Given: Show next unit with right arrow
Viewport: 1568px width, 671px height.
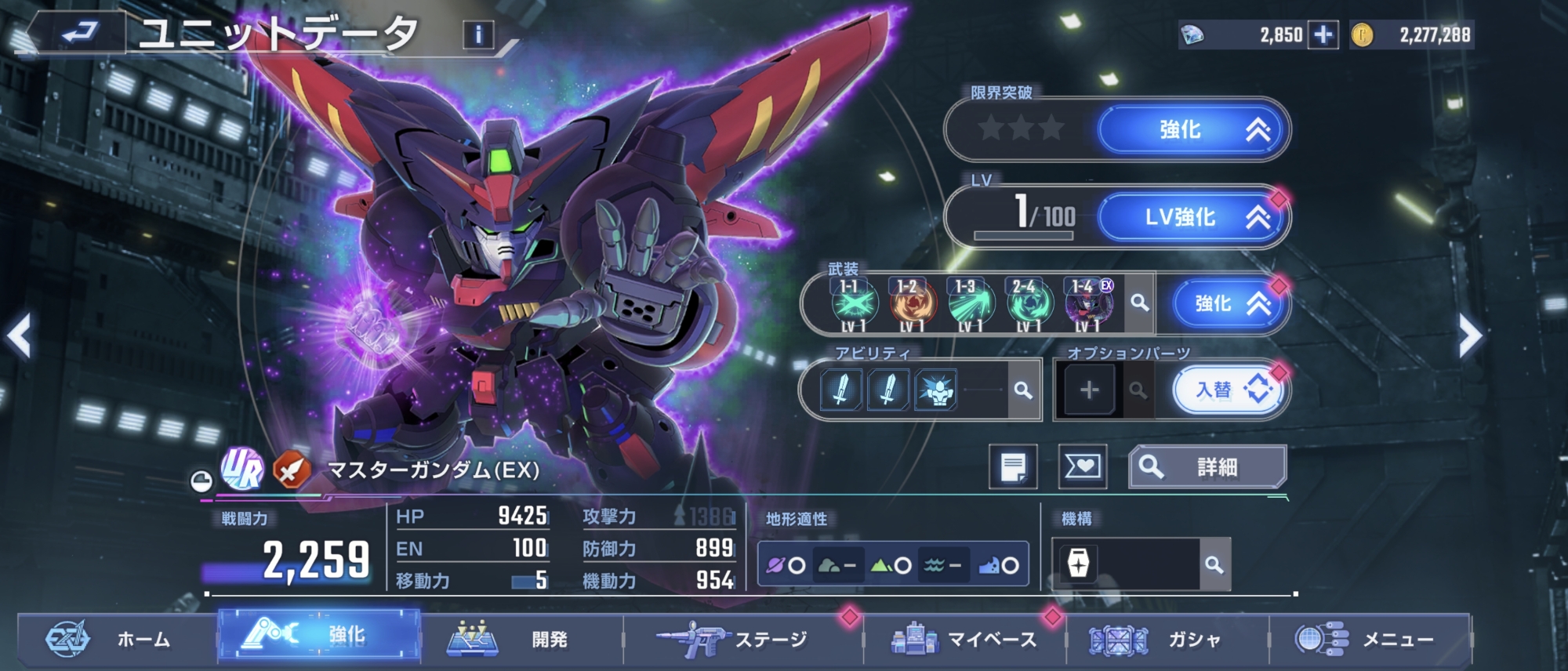Looking at the screenshot, I should pyautogui.click(x=1470, y=337).
